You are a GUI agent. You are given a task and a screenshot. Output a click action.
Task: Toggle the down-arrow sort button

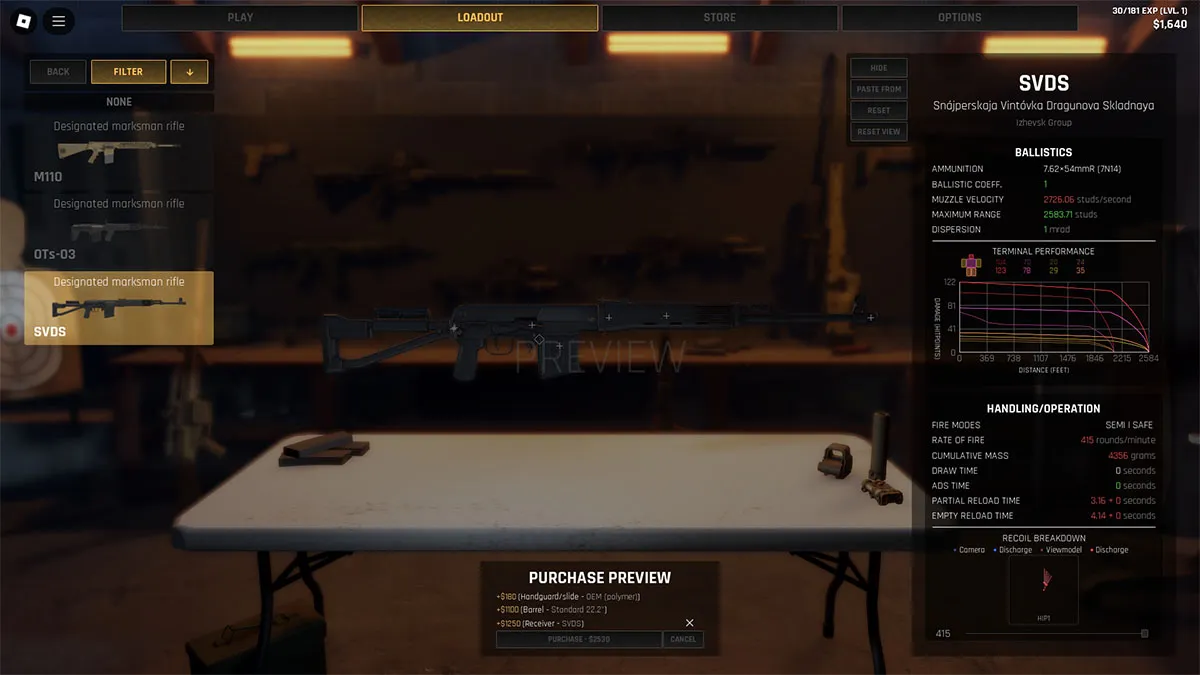point(190,72)
